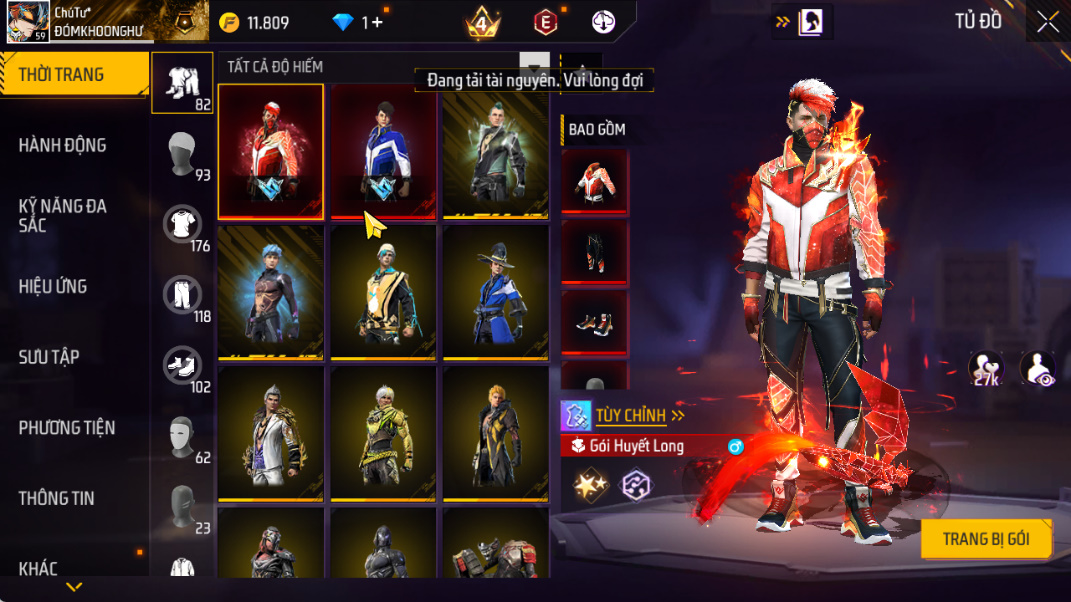Image resolution: width=1071 pixels, height=602 pixels.
Task: Open the Hiệu Ứng section
Action: click(x=53, y=286)
